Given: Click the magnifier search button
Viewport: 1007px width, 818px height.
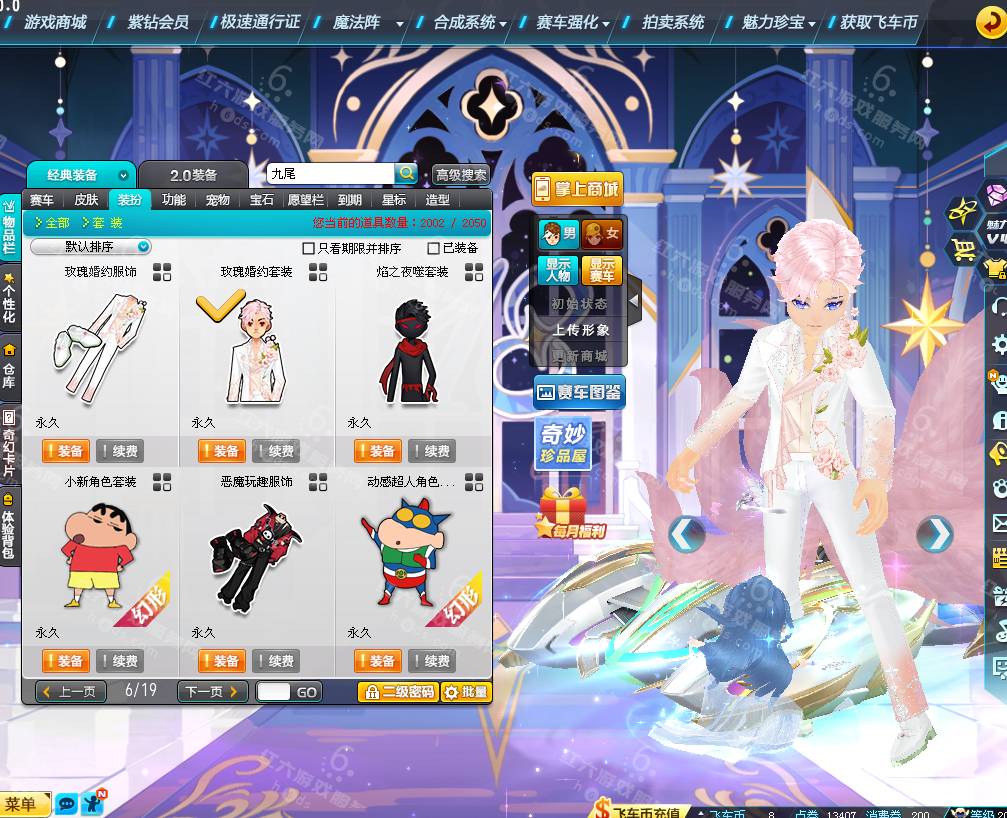Looking at the screenshot, I should [x=406, y=174].
